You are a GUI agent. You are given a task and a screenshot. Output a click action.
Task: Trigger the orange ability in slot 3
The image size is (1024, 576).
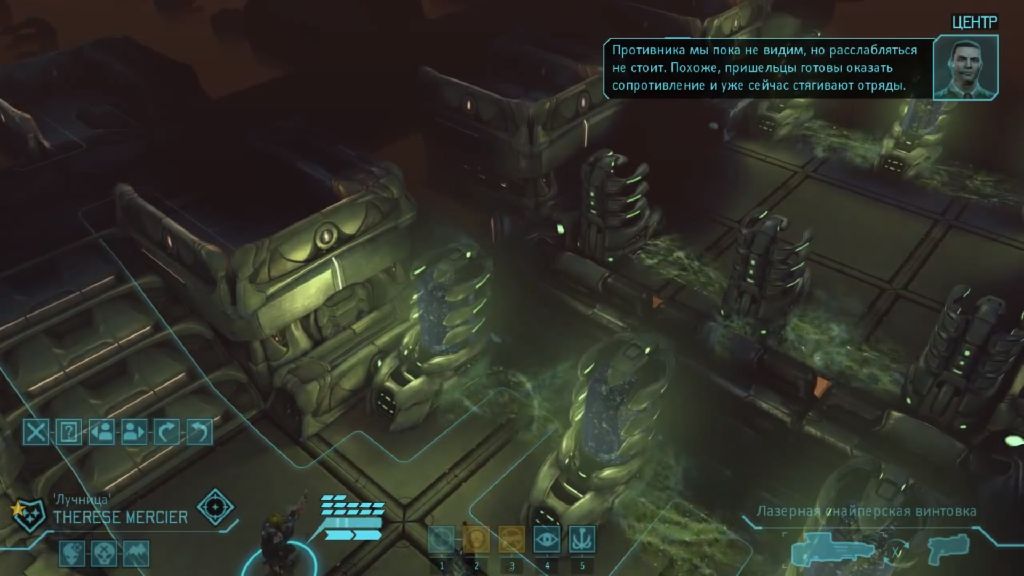(512, 540)
